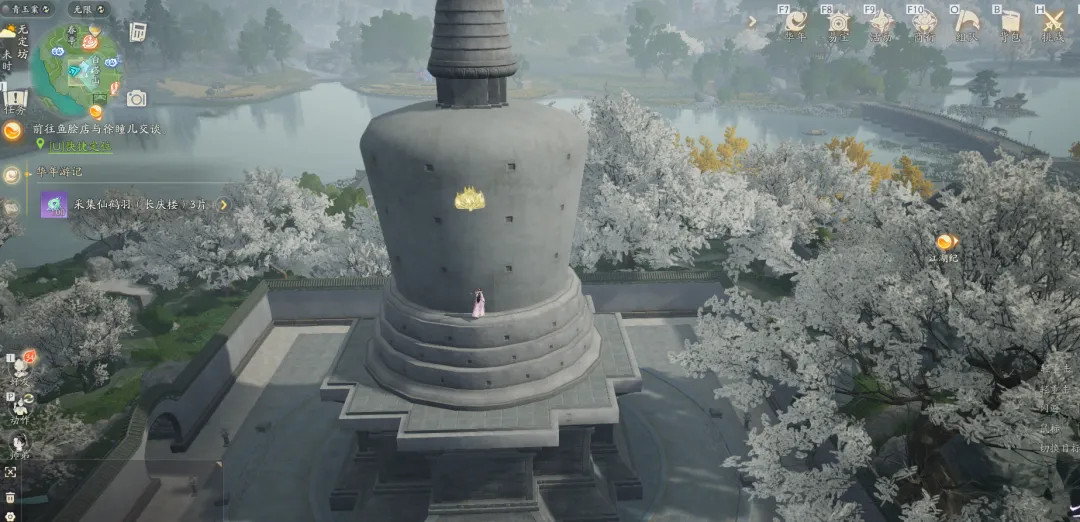Screen dimensions: 1080x522
Task: Click the trash can icon
Action: pyautogui.click(x=10, y=497)
